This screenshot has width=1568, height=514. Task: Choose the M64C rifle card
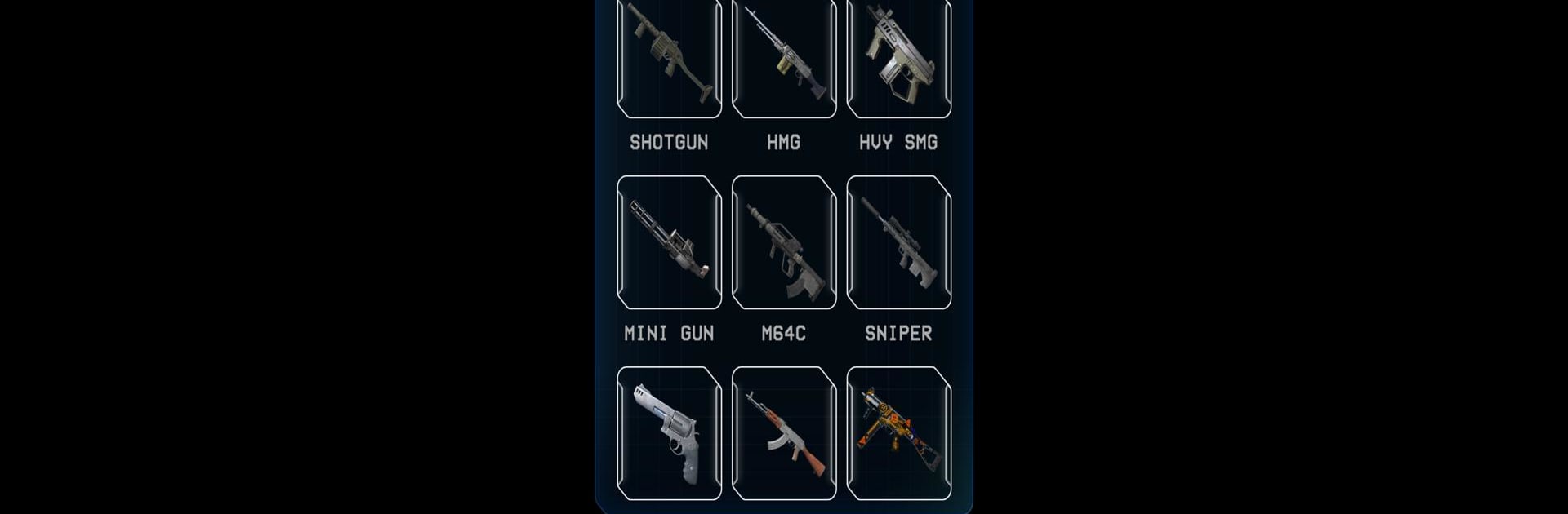(x=784, y=242)
